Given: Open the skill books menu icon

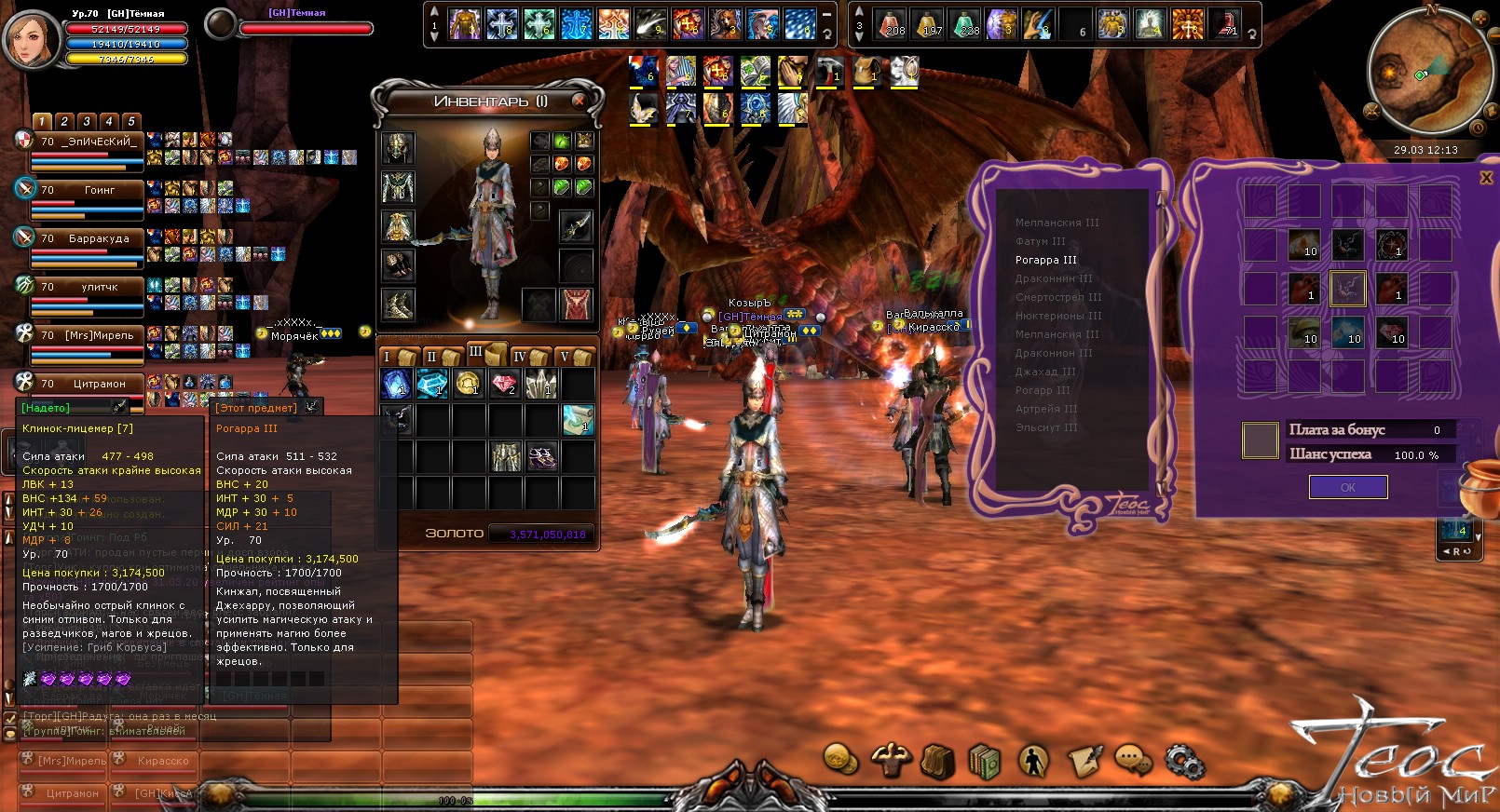Looking at the screenshot, I should pos(984,761).
